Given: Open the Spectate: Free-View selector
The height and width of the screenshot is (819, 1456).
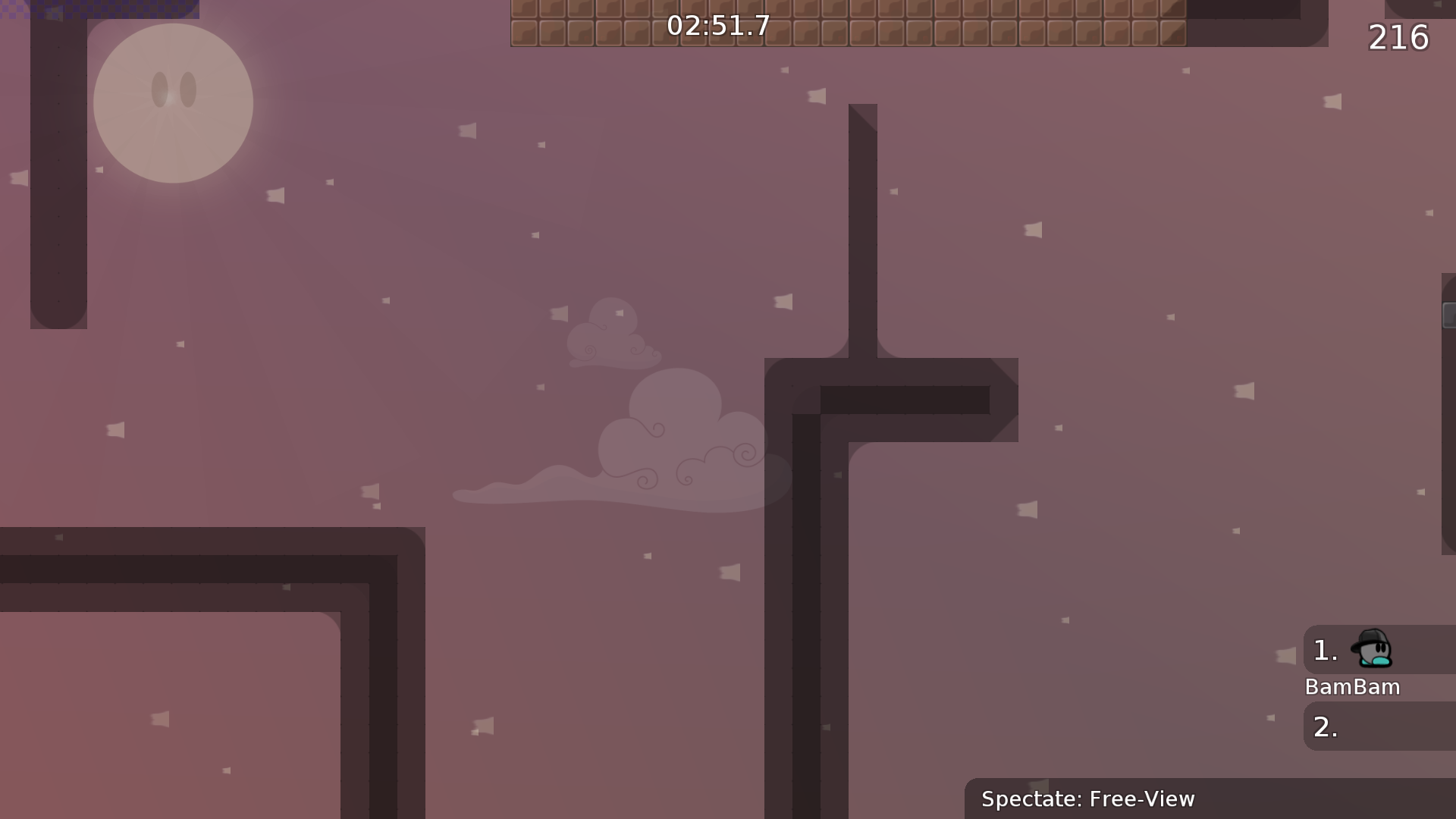Looking at the screenshot, I should pyautogui.click(x=1088, y=799).
